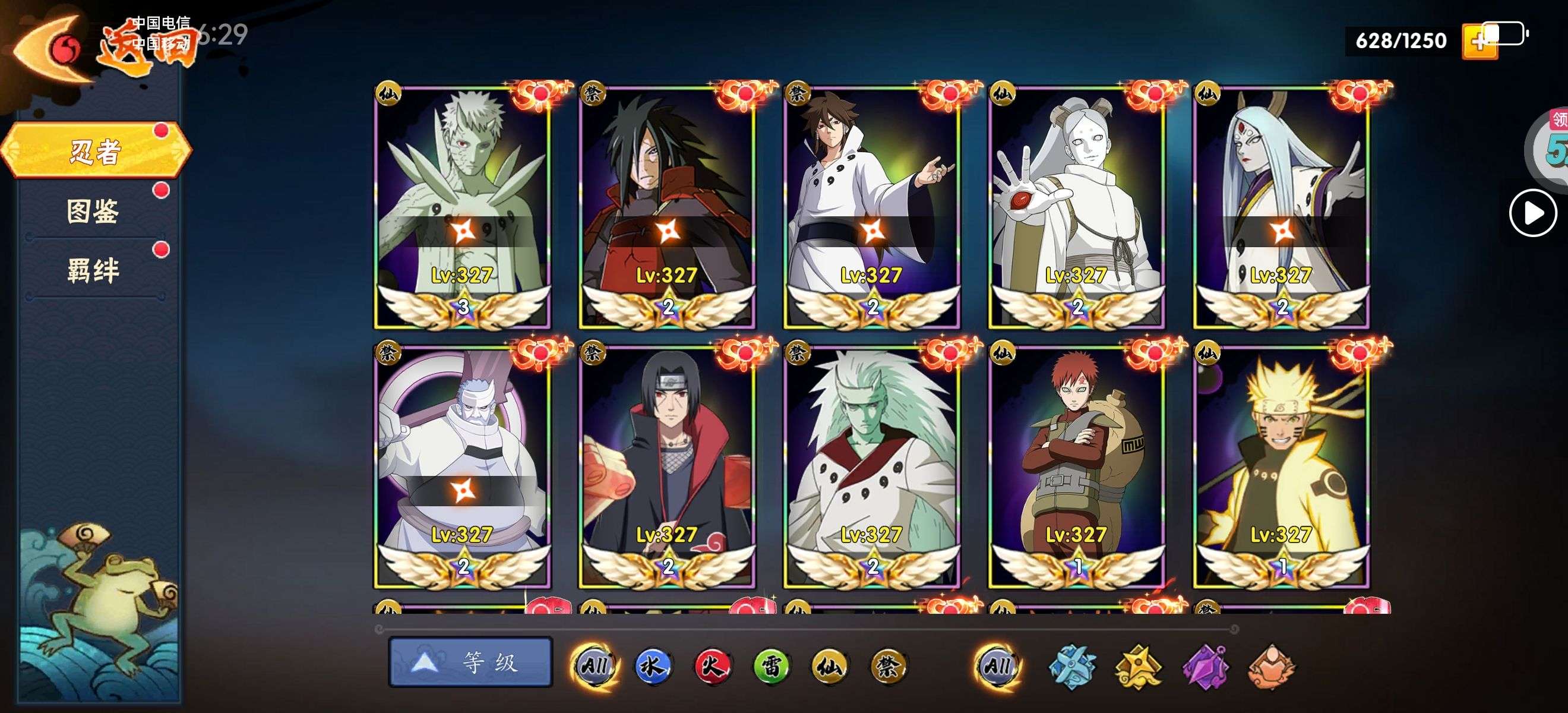
Task: Choose the Indra Otsutsuki card
Action: [x=872, y=207]
